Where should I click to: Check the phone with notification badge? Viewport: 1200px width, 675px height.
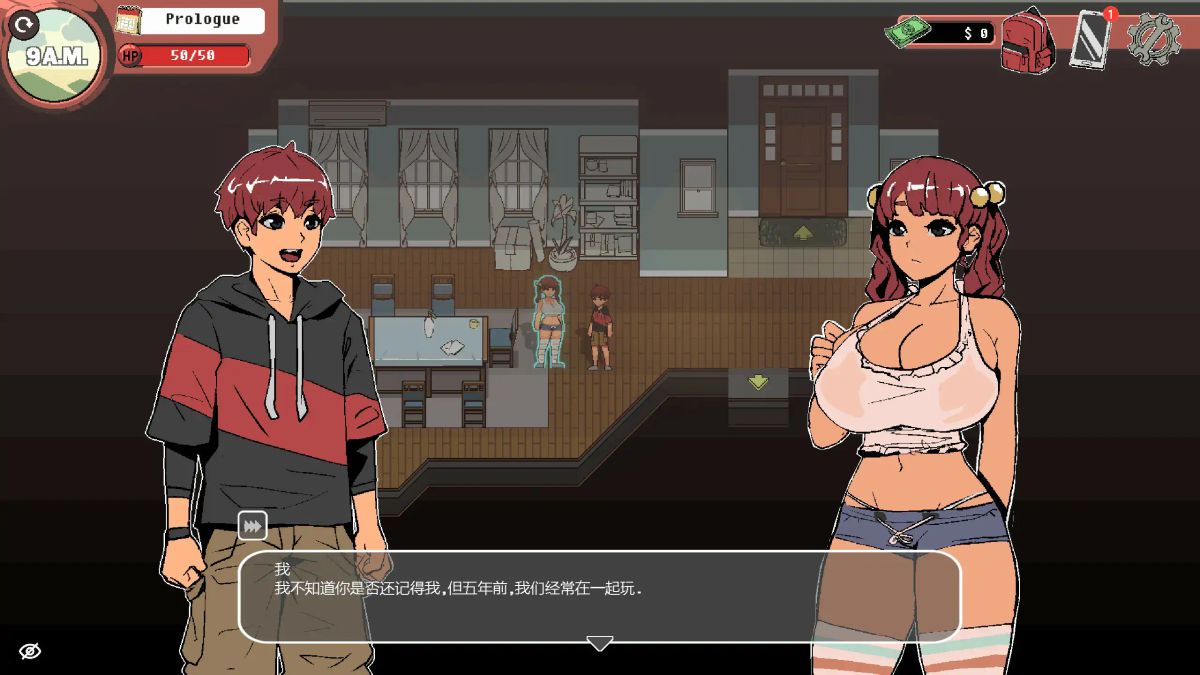1090,40
